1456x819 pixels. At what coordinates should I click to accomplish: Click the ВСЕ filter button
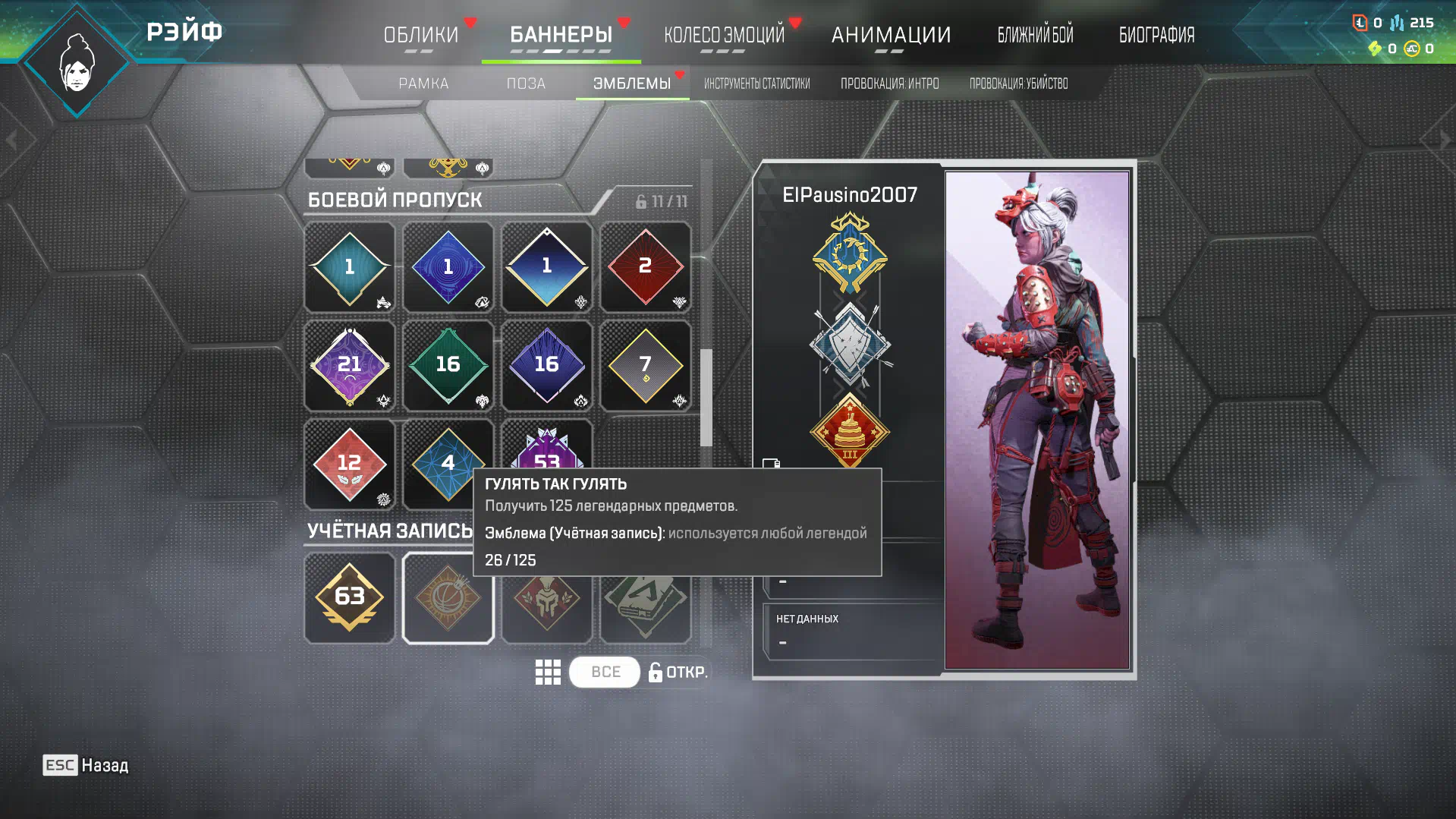605,672
